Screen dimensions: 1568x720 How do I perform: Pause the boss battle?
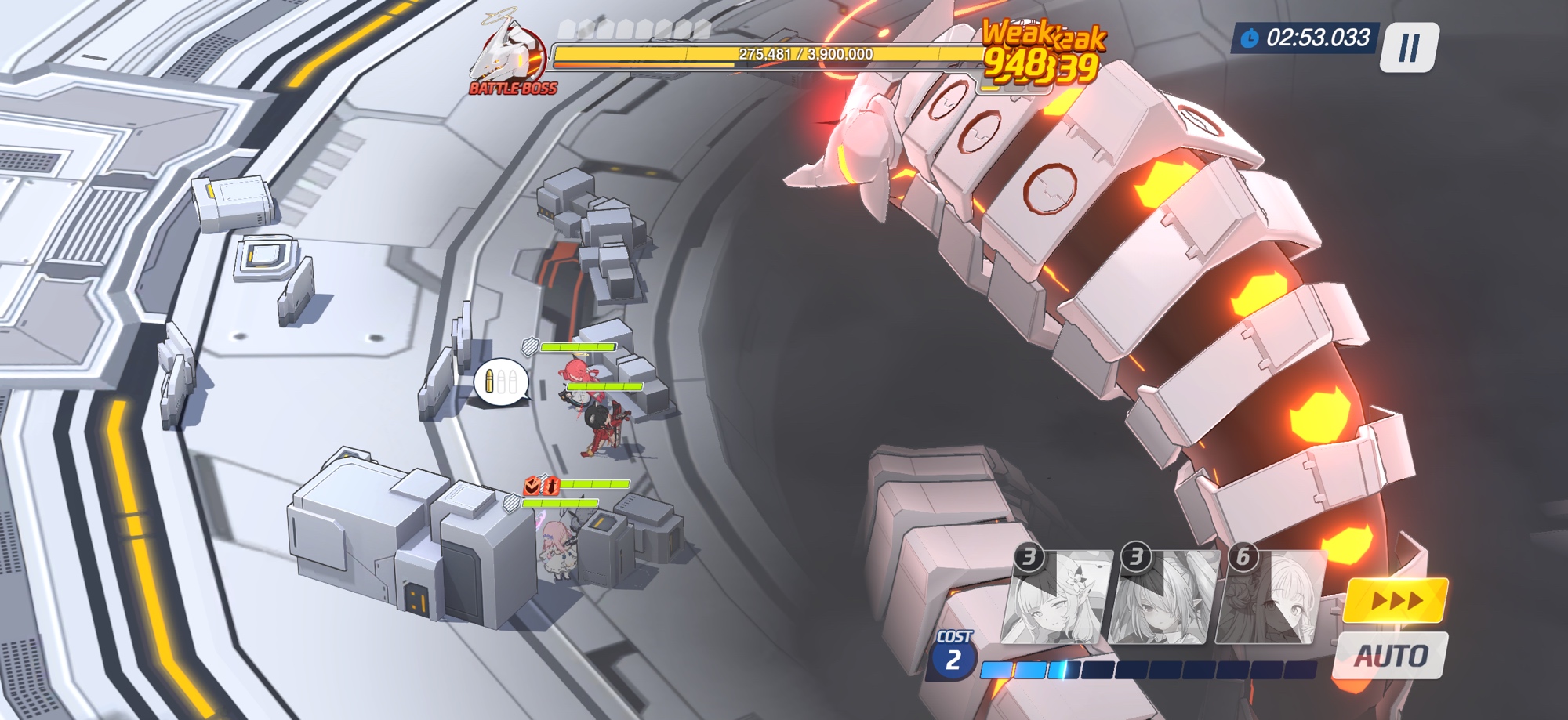[1409, 48]
